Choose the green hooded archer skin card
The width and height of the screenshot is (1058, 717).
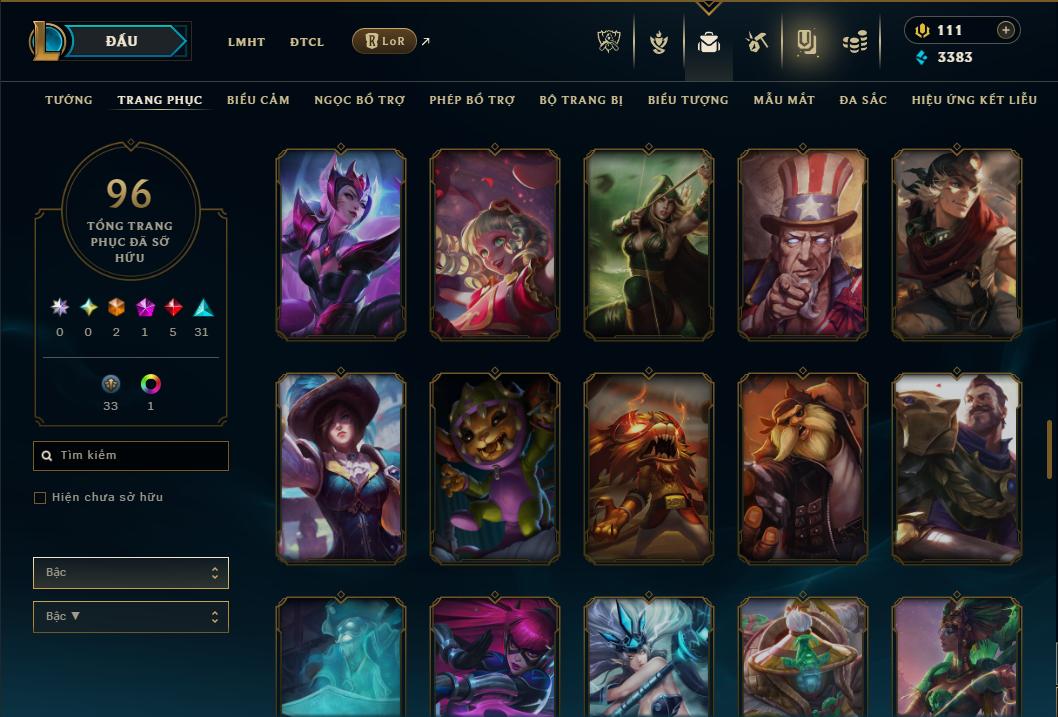tap(649, 244)
